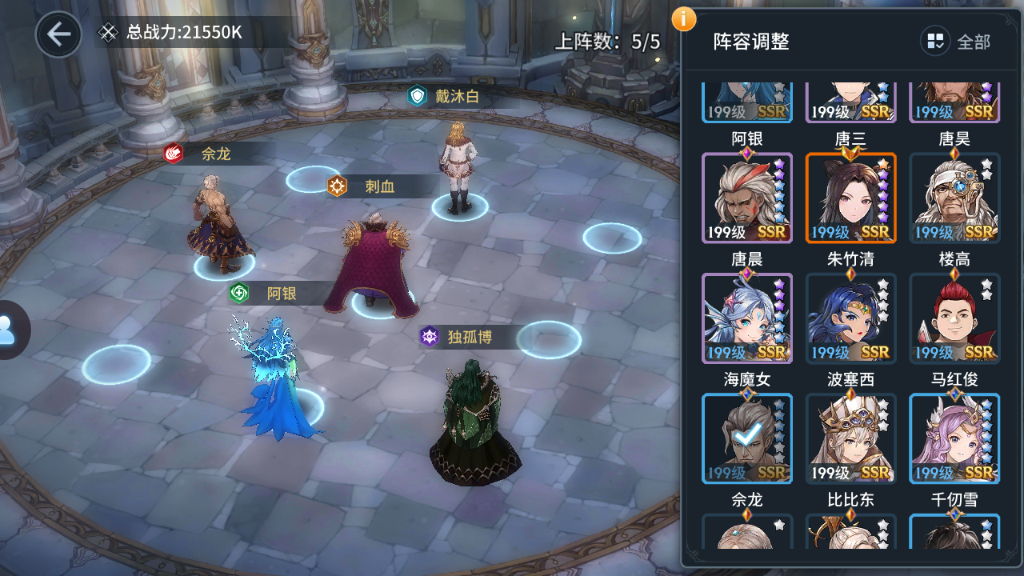The width and height of the screenshot is (1024, 576).
Task: Open the orange info icon
Action: [683, 18]
